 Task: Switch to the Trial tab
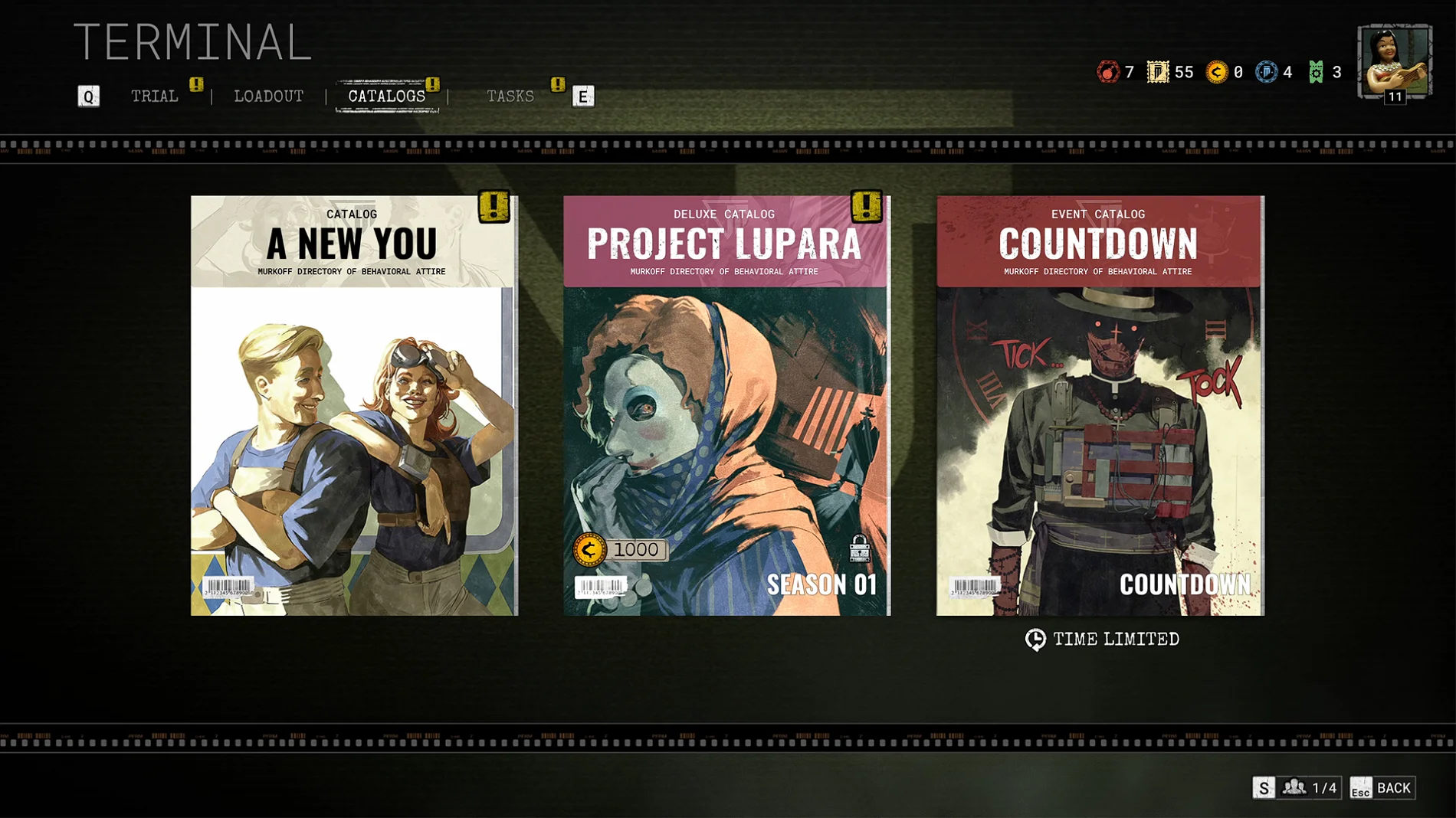pyautogui.click(x=154, y=97)
